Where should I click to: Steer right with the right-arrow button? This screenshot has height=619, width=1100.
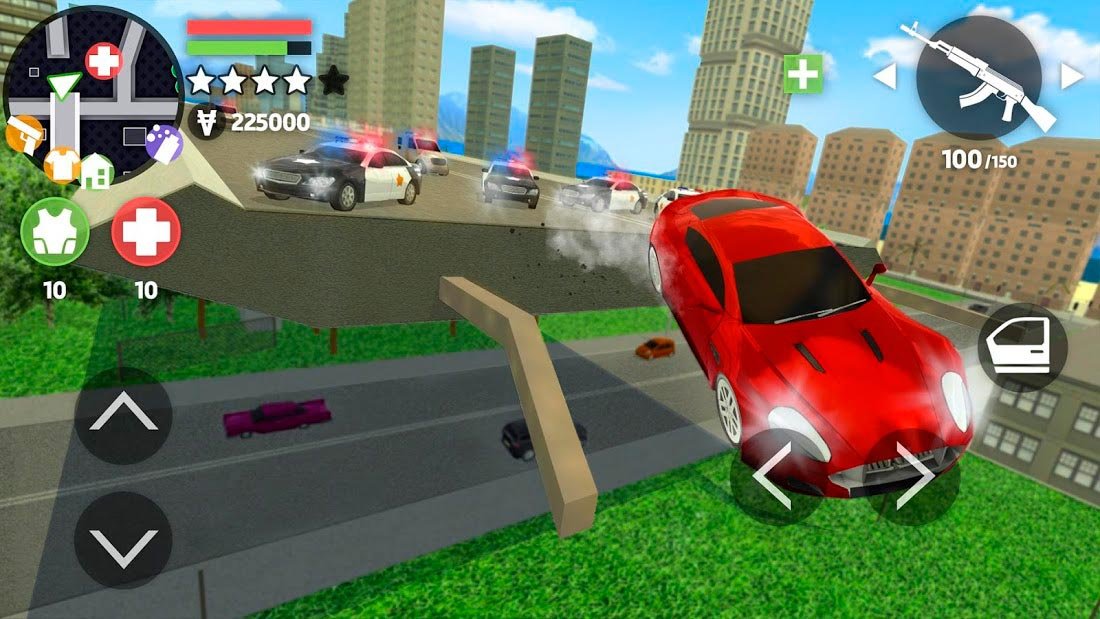point(913,479)
